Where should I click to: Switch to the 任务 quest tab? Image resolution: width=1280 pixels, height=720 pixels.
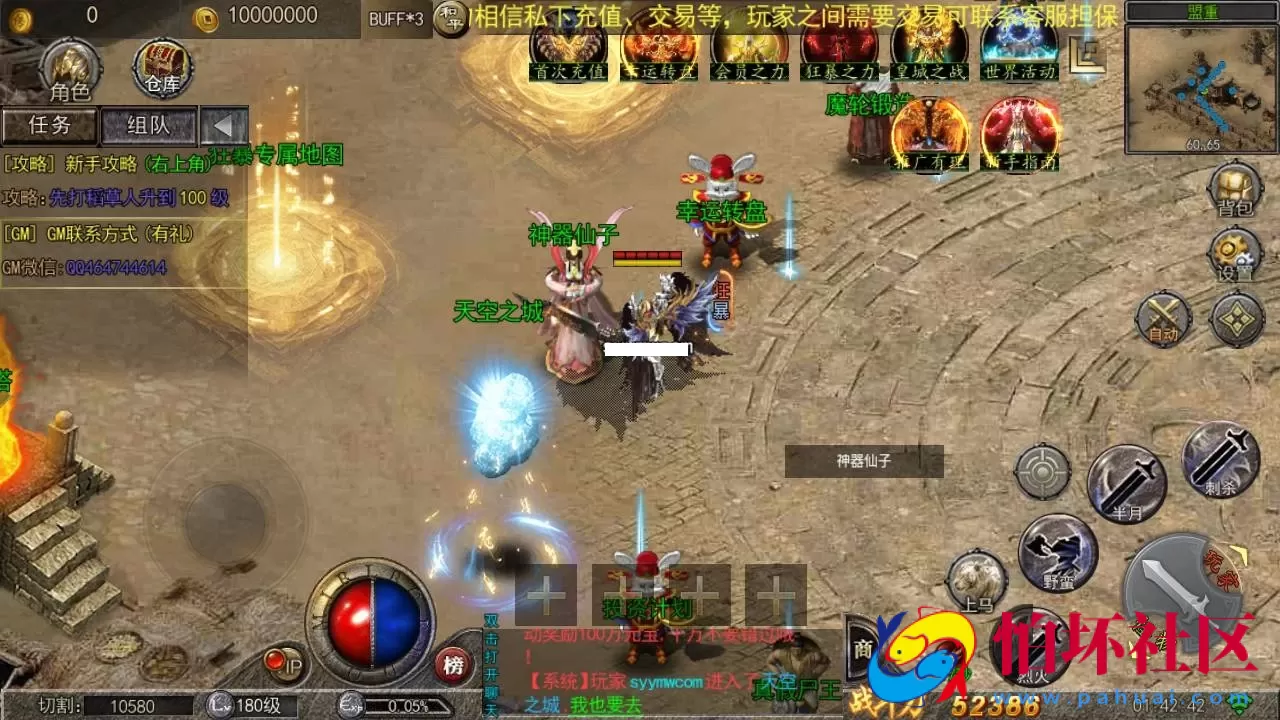(50, 126)
